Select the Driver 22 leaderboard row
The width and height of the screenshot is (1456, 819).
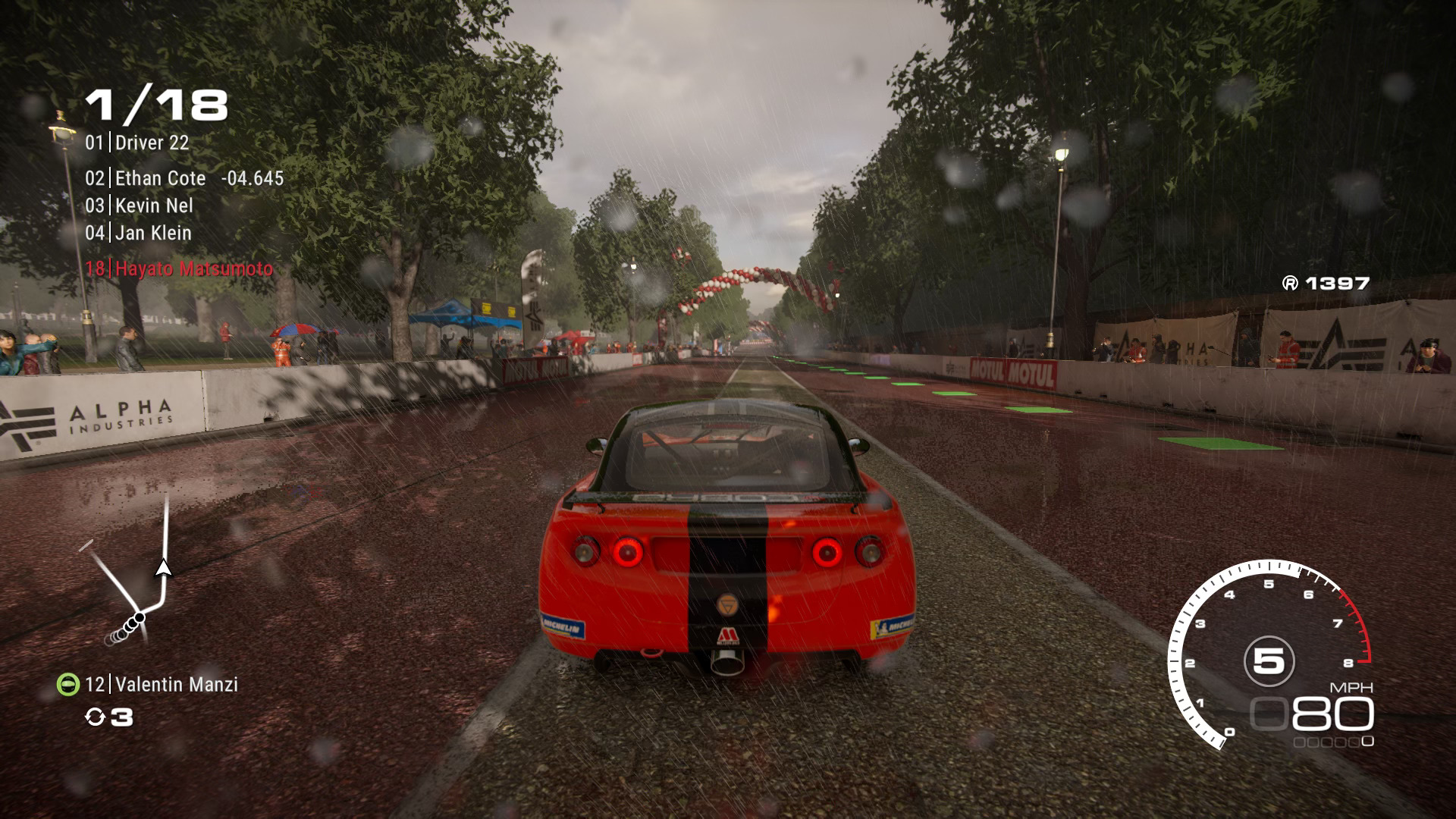(x=137, y=143)
